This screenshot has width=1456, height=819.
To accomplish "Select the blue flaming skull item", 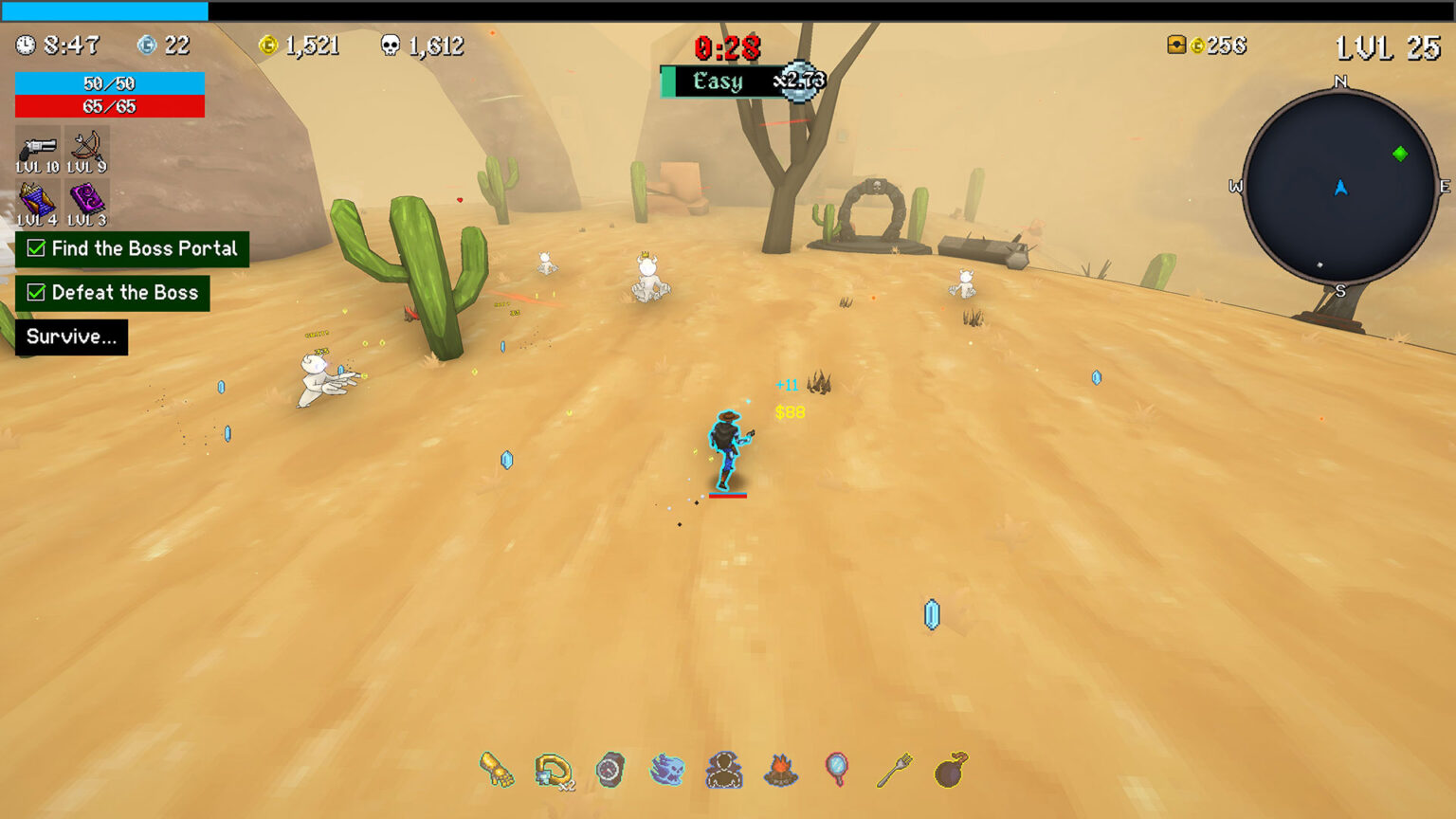I will pos(667,770).
